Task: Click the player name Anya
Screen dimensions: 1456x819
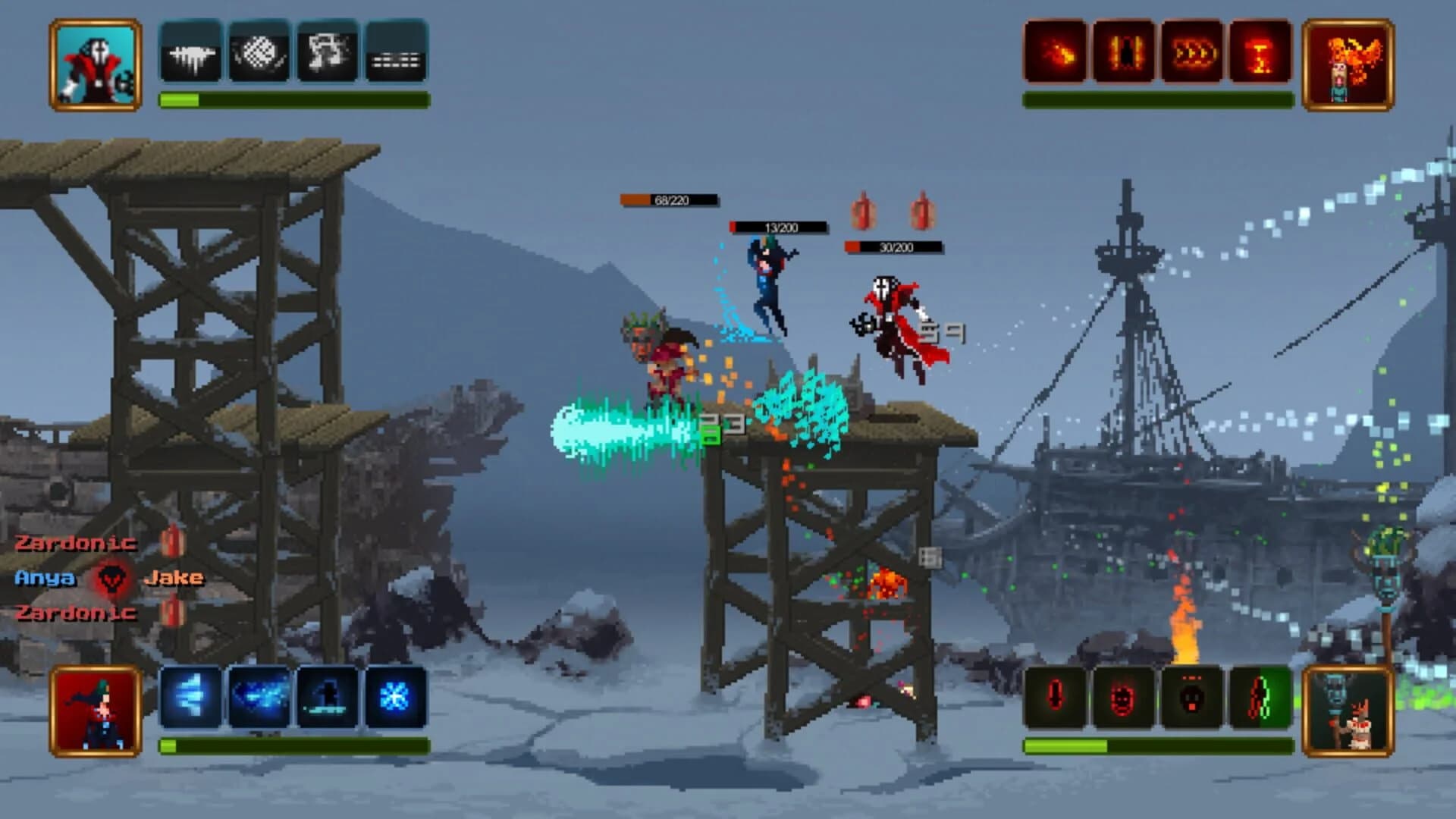Action: coord(44,579)
